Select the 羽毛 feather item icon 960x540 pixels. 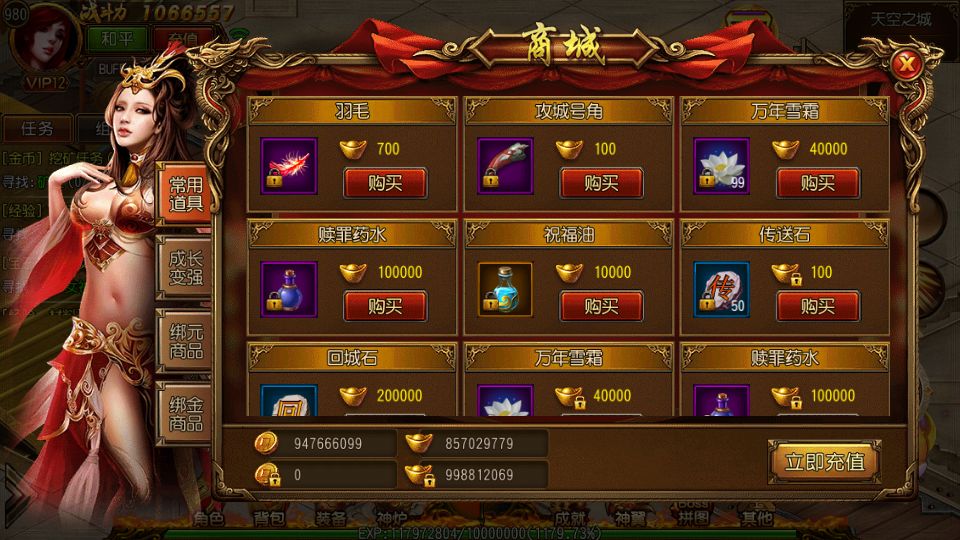pyautogui.click(x=288, y=166)
